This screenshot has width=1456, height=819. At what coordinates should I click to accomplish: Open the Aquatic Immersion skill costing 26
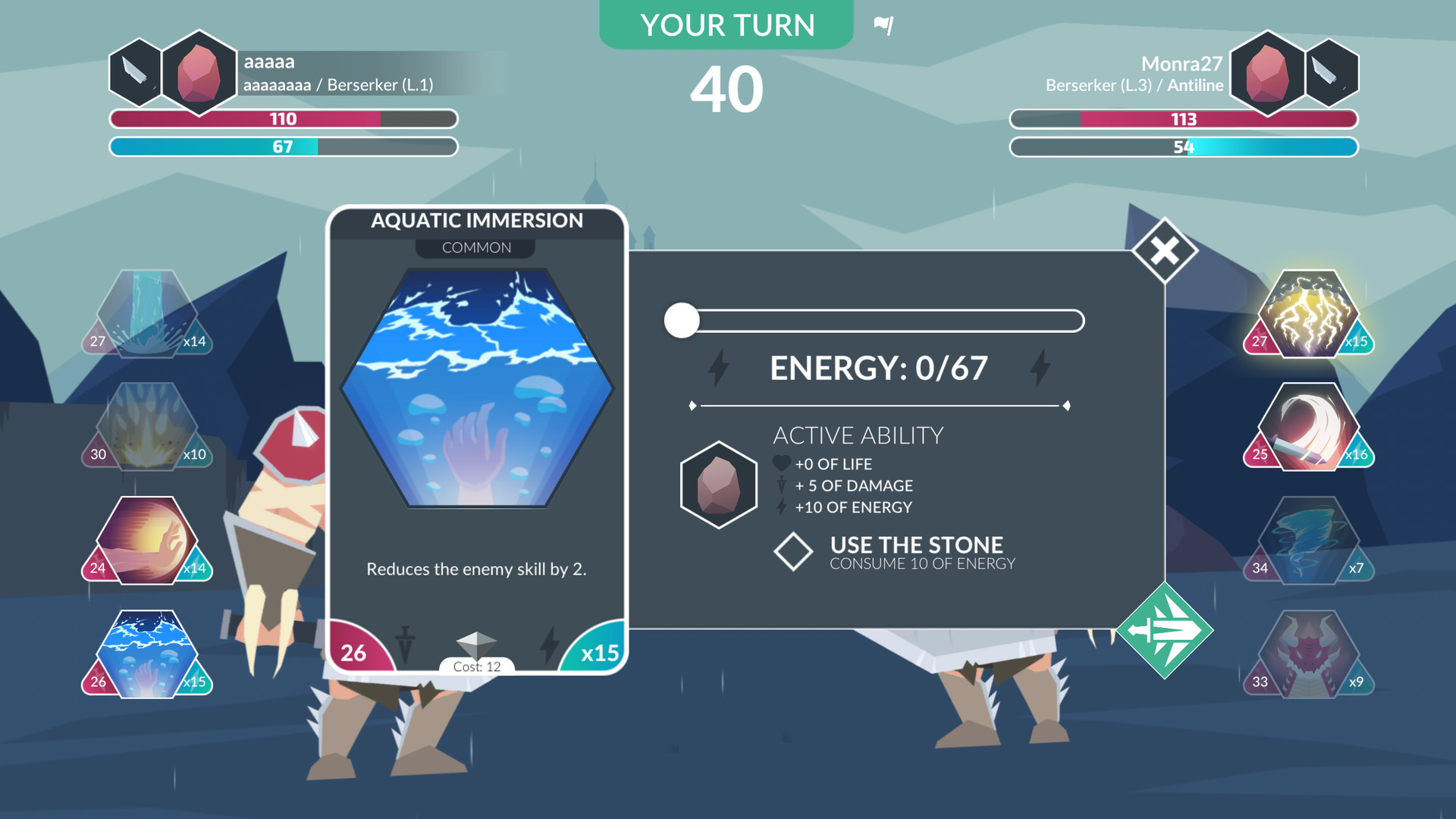coord(146,654)
